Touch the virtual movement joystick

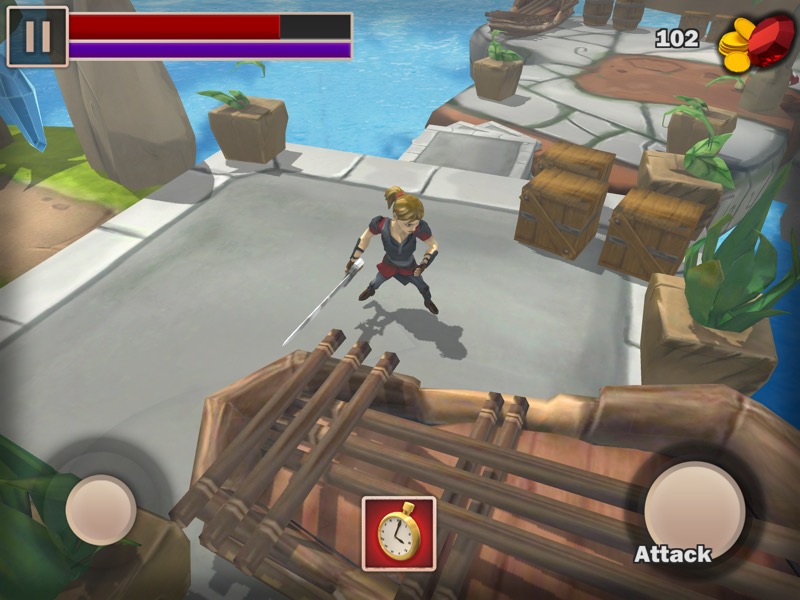(101, 510)
